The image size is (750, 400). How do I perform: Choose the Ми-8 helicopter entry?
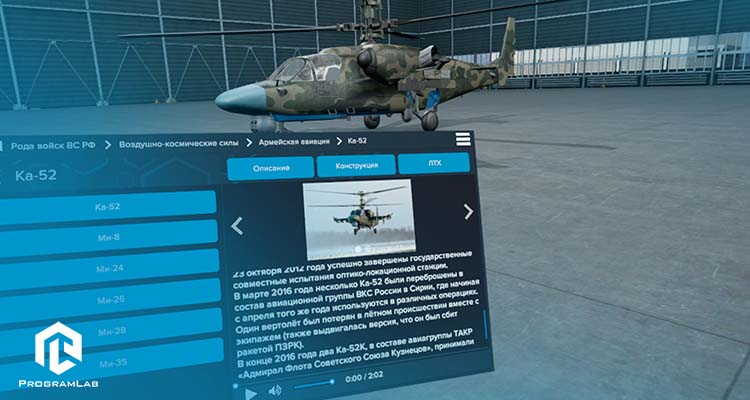[108, 237]
